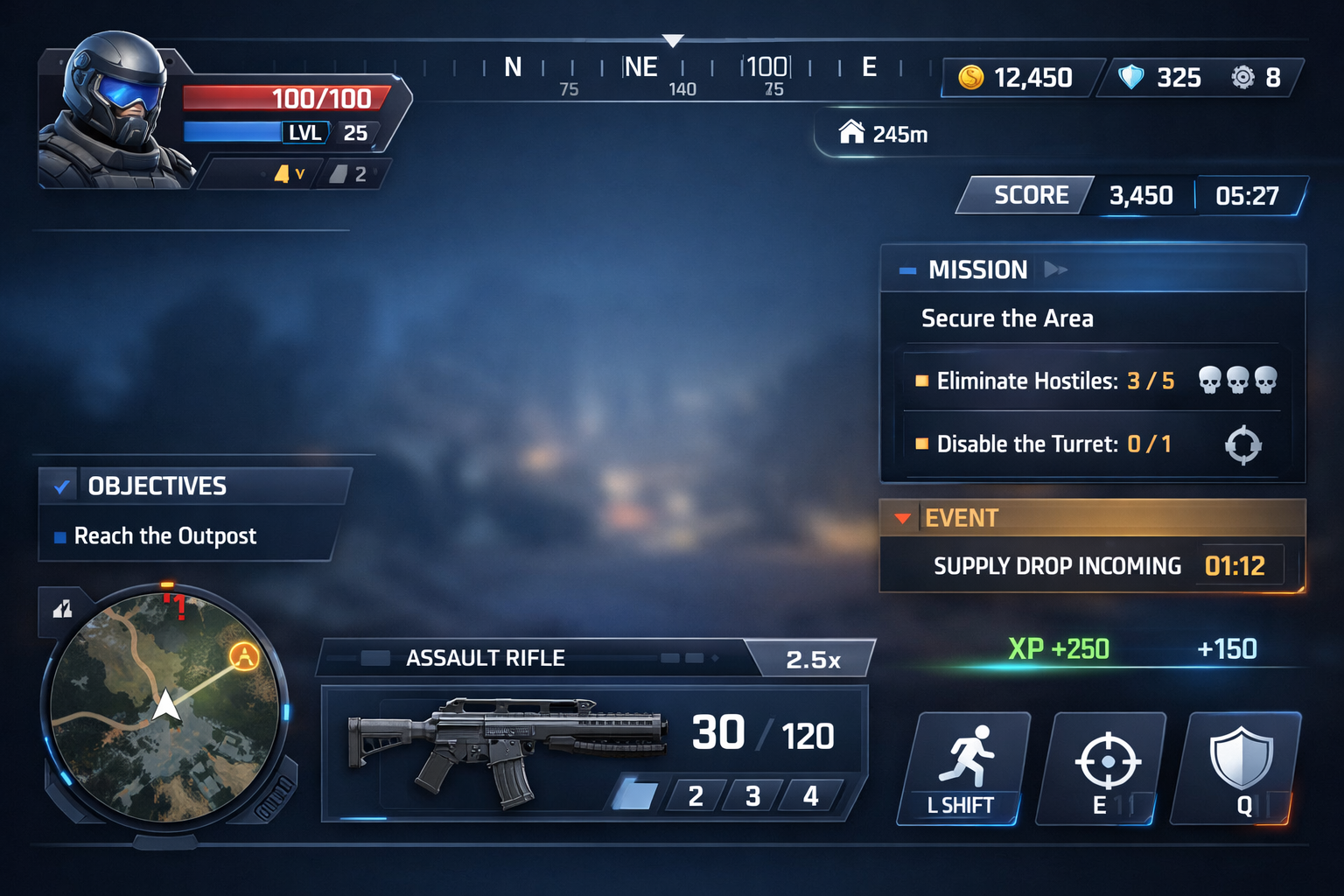This screenshot has height=896, width=1344.
Task: Select the Reach the Outpost objective
Action: 165,536
